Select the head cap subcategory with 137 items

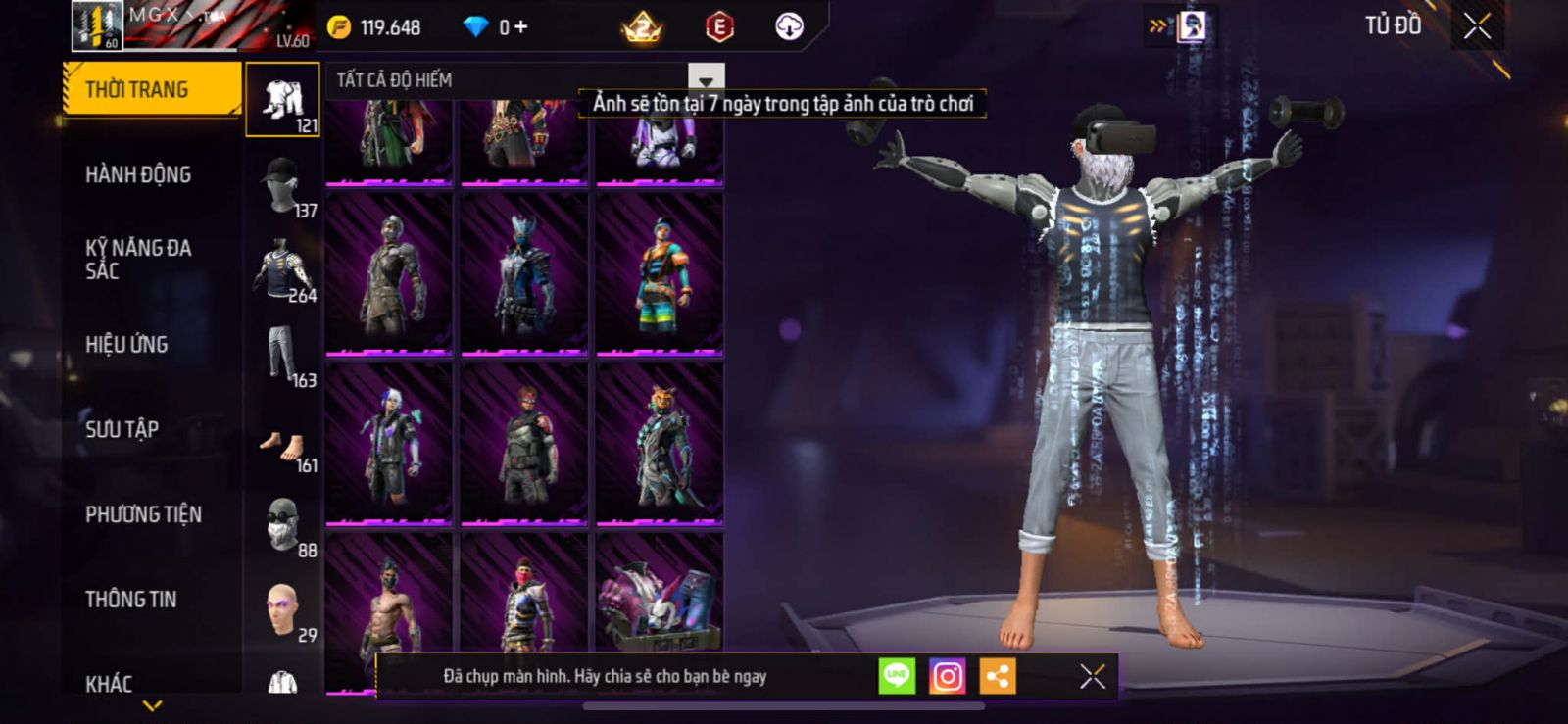pyautogui.click(x=283, y=185)
